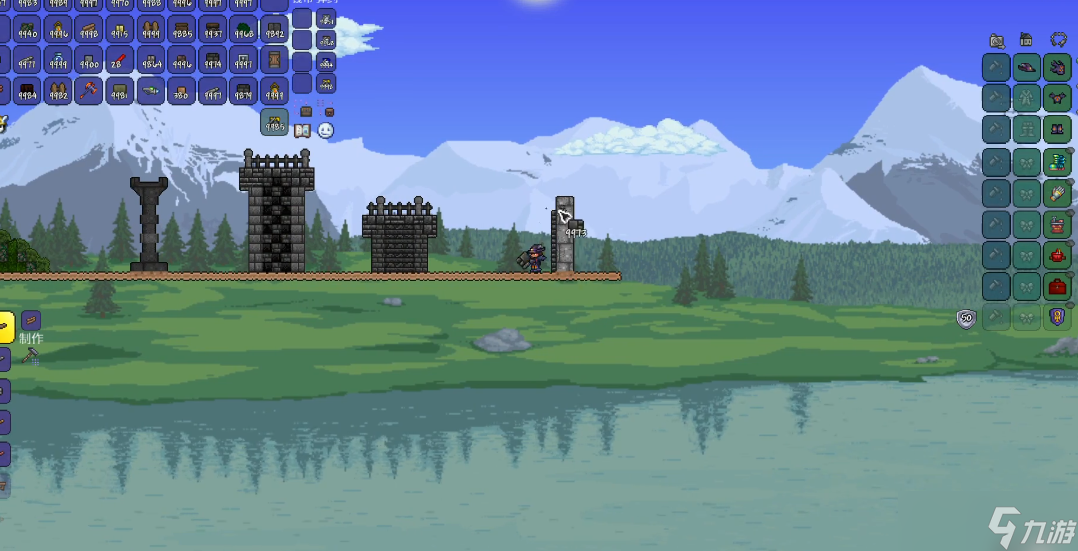The height and width of the screenshot is (551, 1078).
Task: Pick the hammer-axe tool in the inventory
Action: (x=89, y=91)
